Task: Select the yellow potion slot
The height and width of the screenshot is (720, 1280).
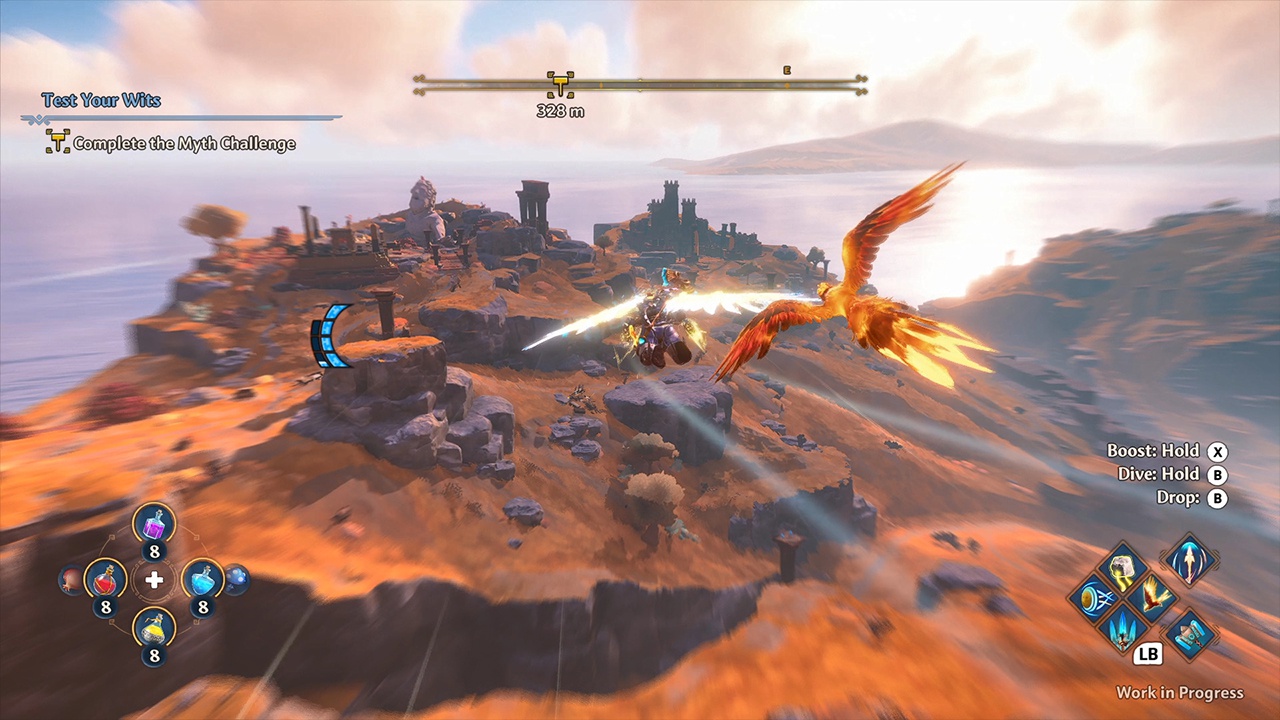Action: click(154, 627)
